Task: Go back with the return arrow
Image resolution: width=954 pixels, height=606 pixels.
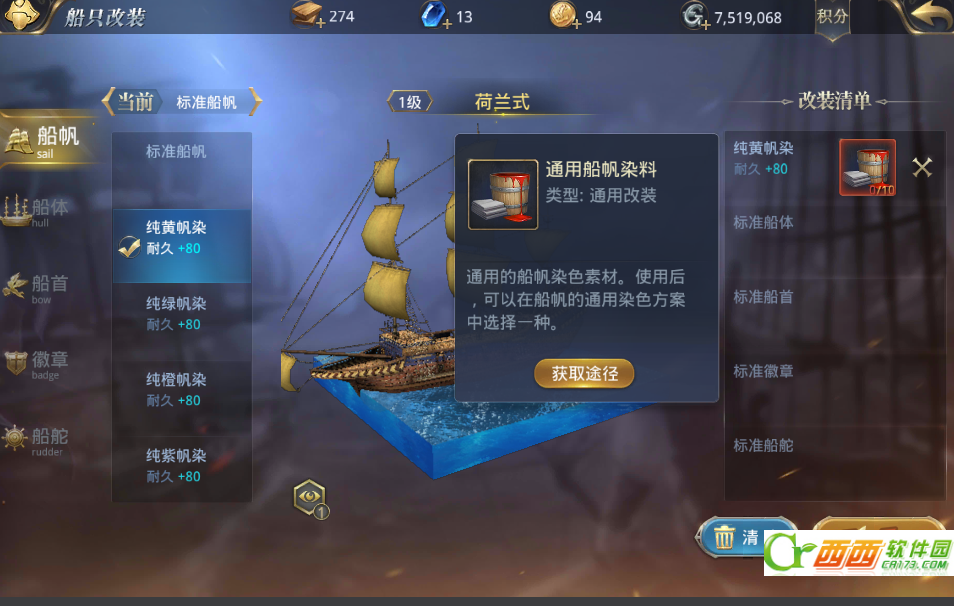Action: click(921, 17)
